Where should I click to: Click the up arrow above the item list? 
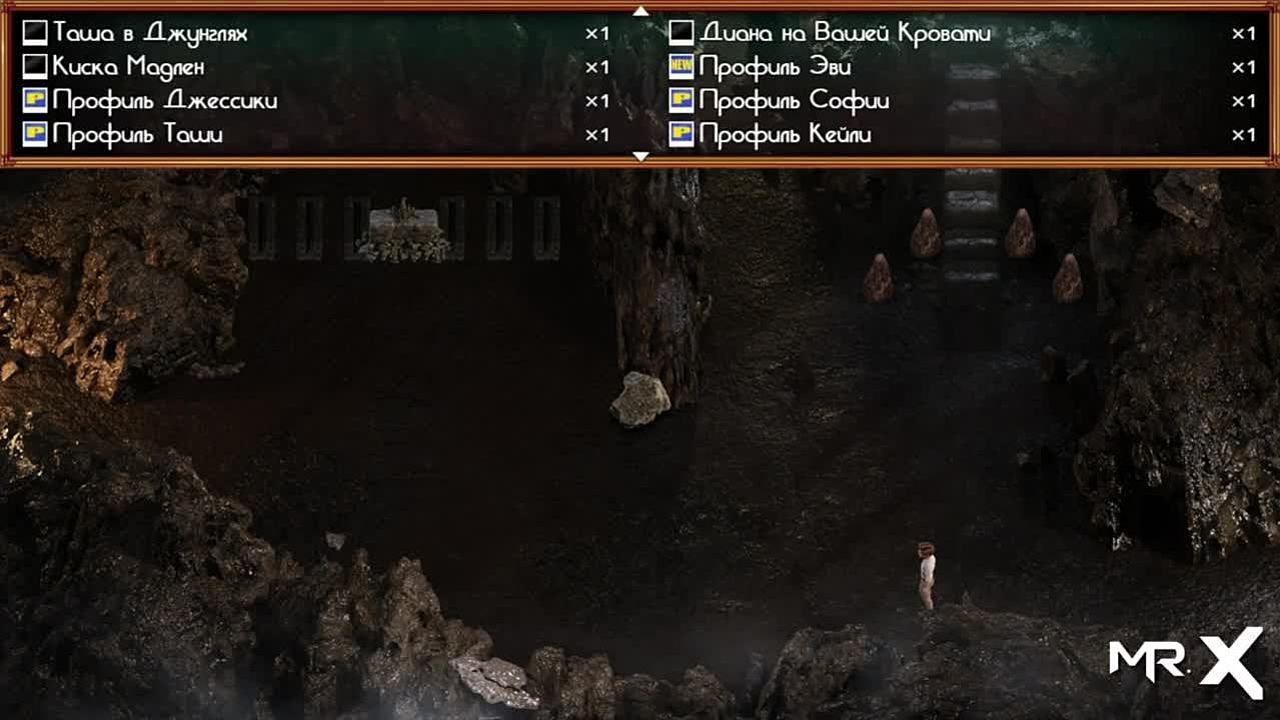click(641, 11)
